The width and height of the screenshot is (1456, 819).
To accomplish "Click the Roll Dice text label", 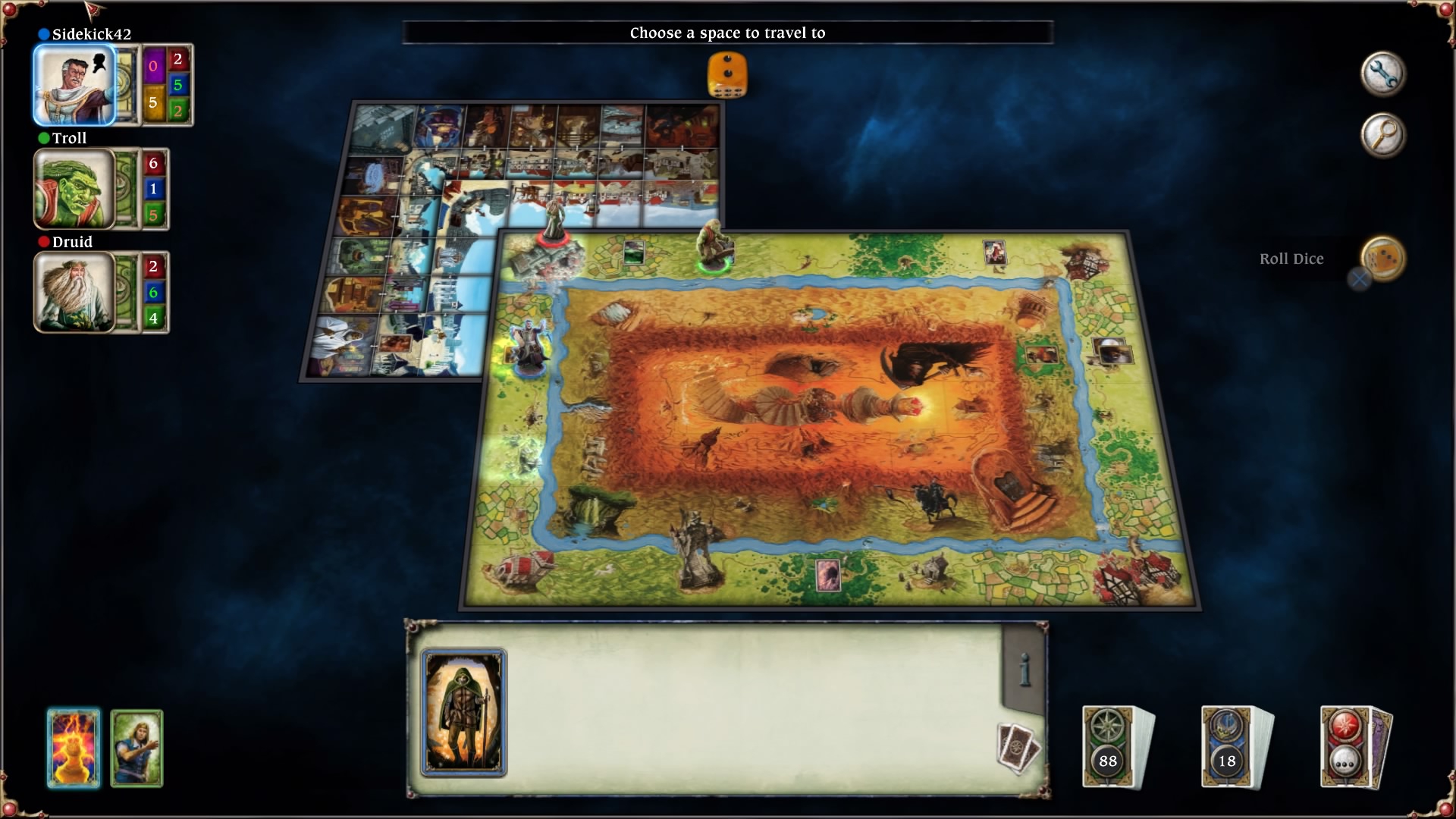I will [1291, 259].
